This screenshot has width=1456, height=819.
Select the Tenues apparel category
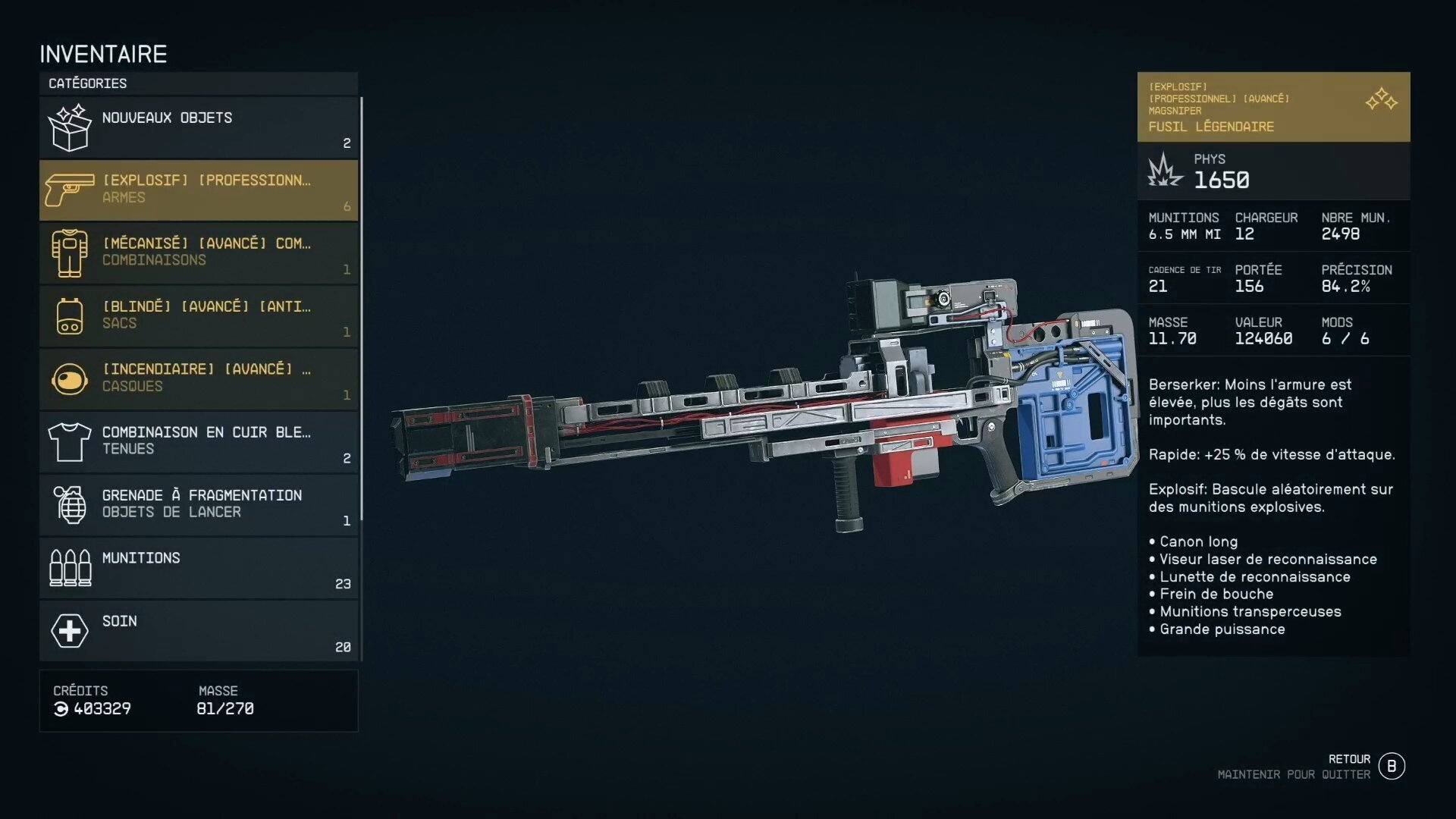click(199, 442)
